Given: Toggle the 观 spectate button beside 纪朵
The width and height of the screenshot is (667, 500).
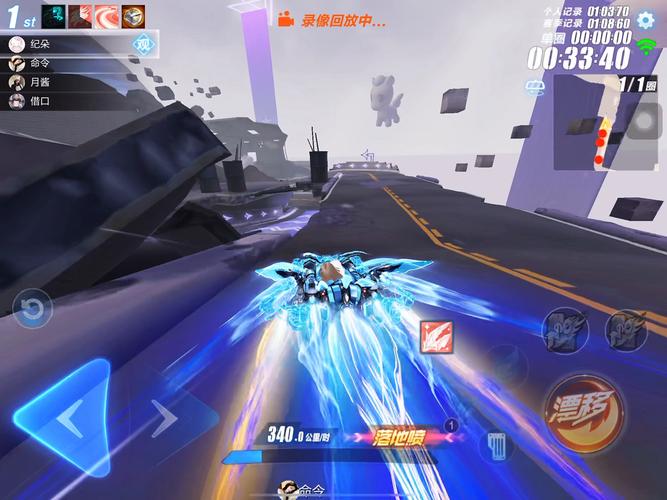Looking at the screenshot, I should coord(142,44).
